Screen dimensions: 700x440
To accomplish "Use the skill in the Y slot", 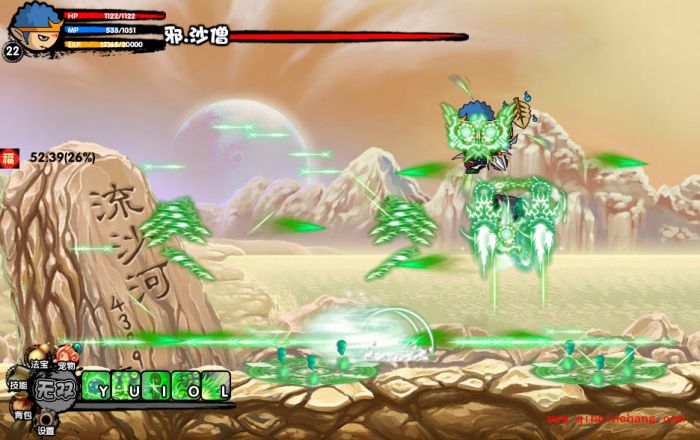I will pyautogui.click(x=98, y=385).
